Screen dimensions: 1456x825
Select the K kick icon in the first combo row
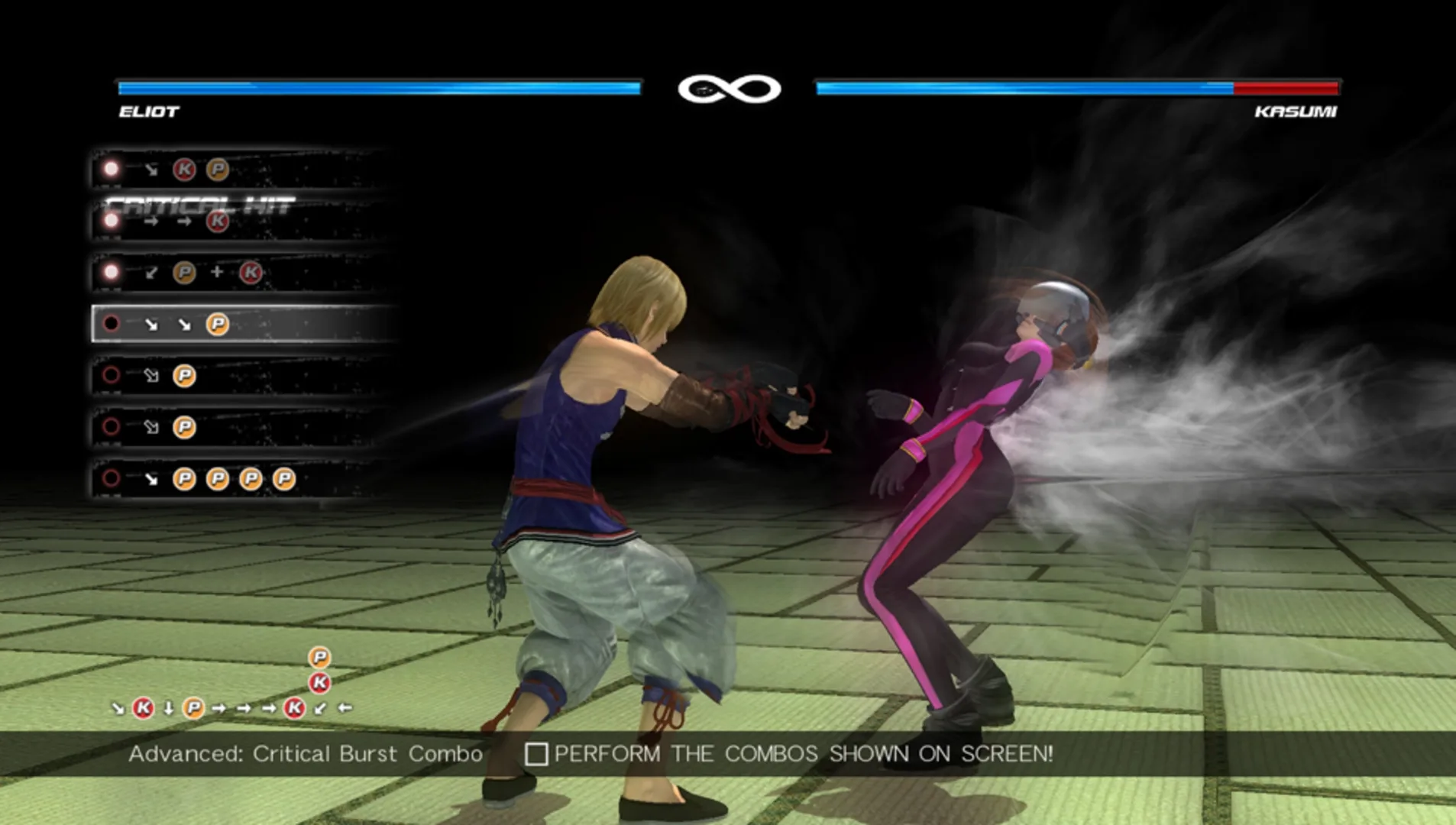(x=183, y=169)
